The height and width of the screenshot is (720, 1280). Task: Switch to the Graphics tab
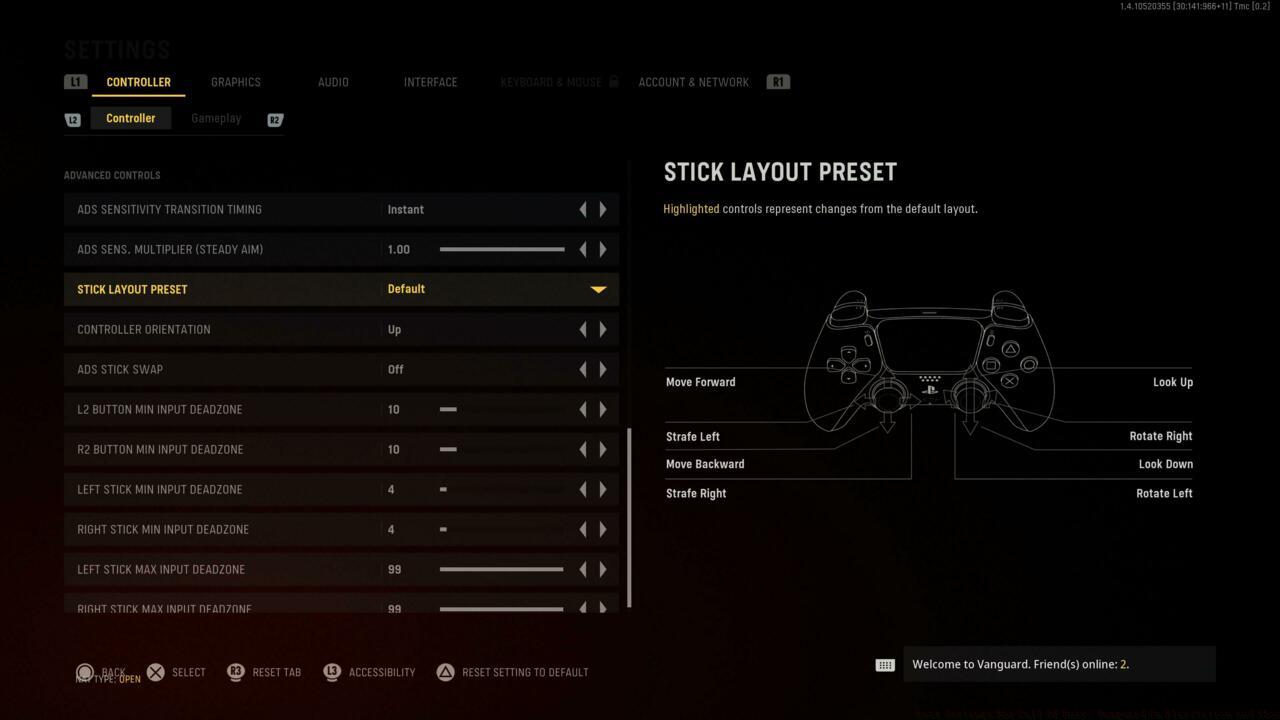click(235, 82)
